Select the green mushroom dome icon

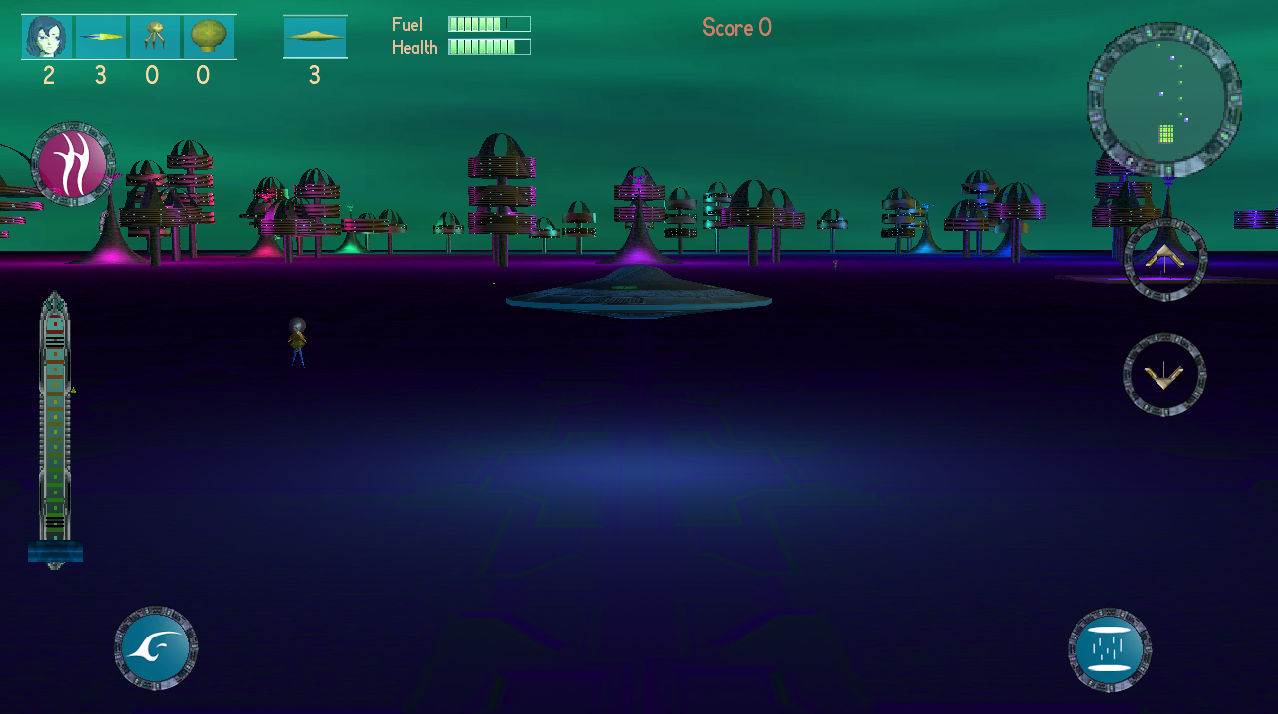pyautogui.click(x=208, y=37)
